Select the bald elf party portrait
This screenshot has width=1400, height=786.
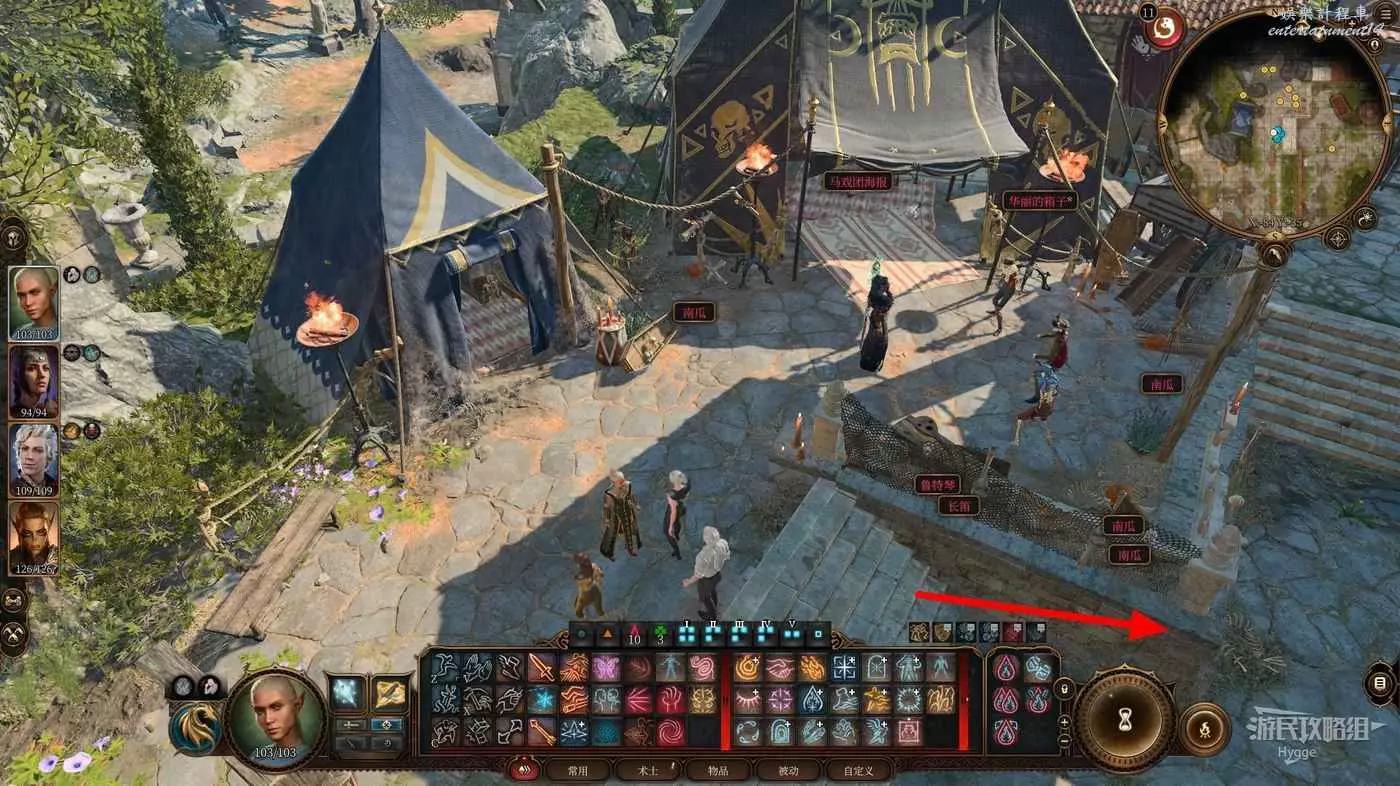35,303
